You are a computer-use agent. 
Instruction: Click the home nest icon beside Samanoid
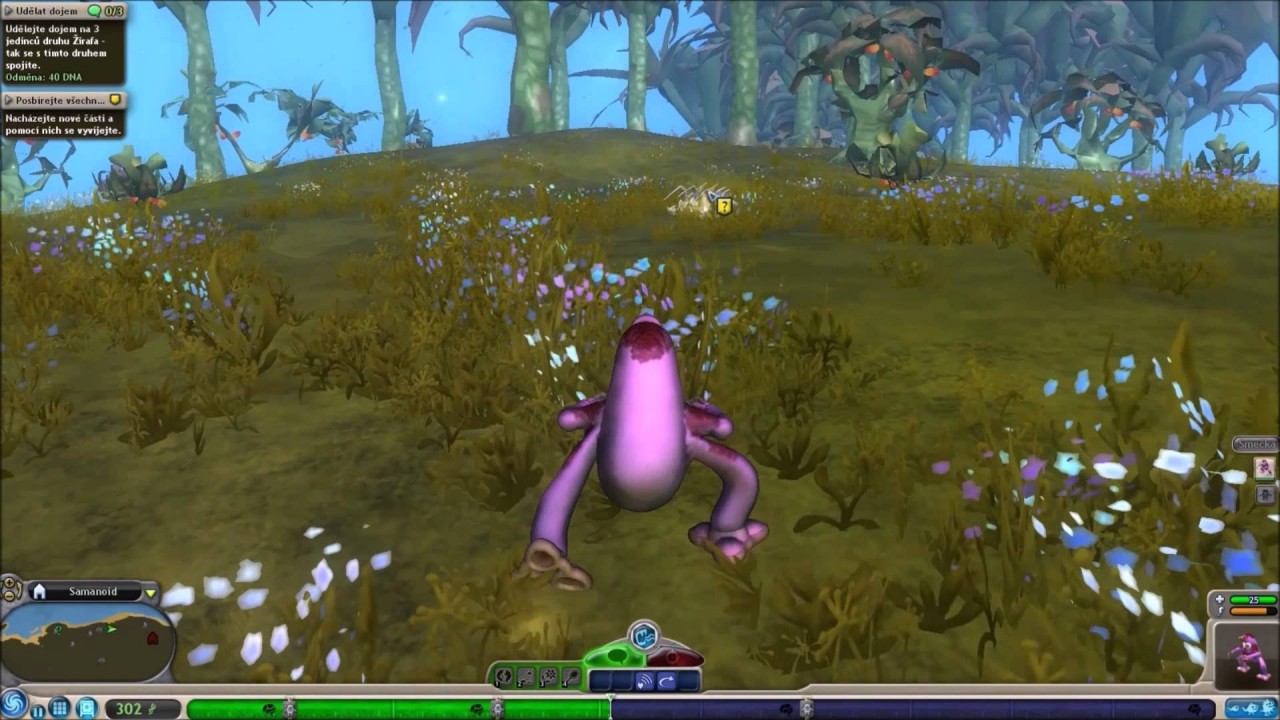[39, 592]
